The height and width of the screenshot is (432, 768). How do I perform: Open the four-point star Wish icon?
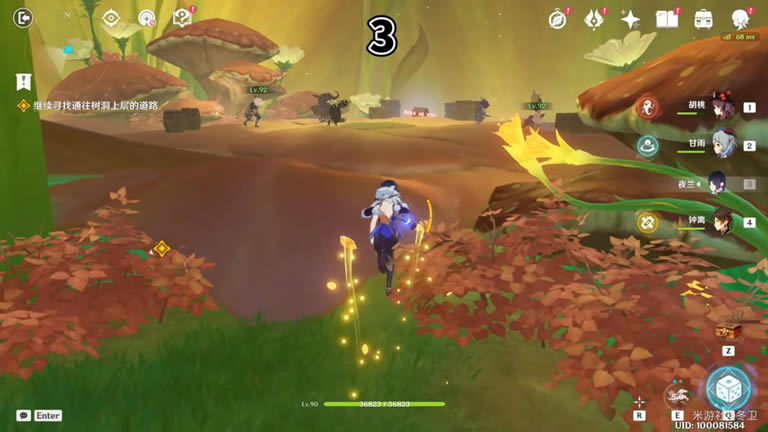[630, 19]
